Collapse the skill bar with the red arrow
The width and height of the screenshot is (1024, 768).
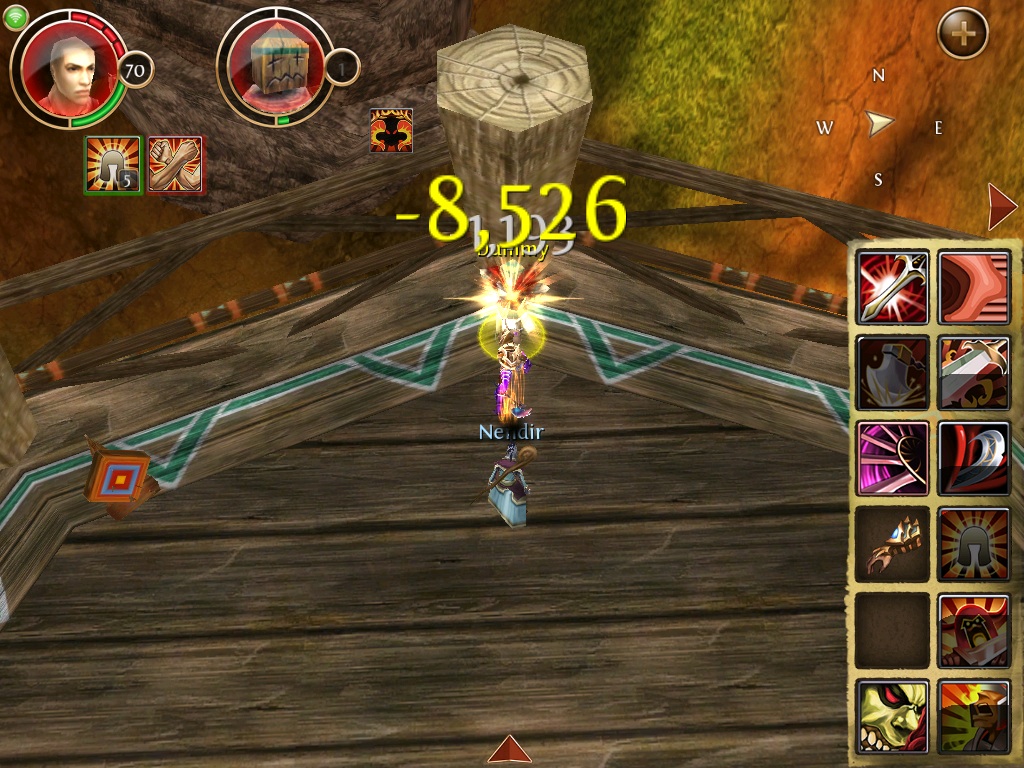[x=1001, y=207]
